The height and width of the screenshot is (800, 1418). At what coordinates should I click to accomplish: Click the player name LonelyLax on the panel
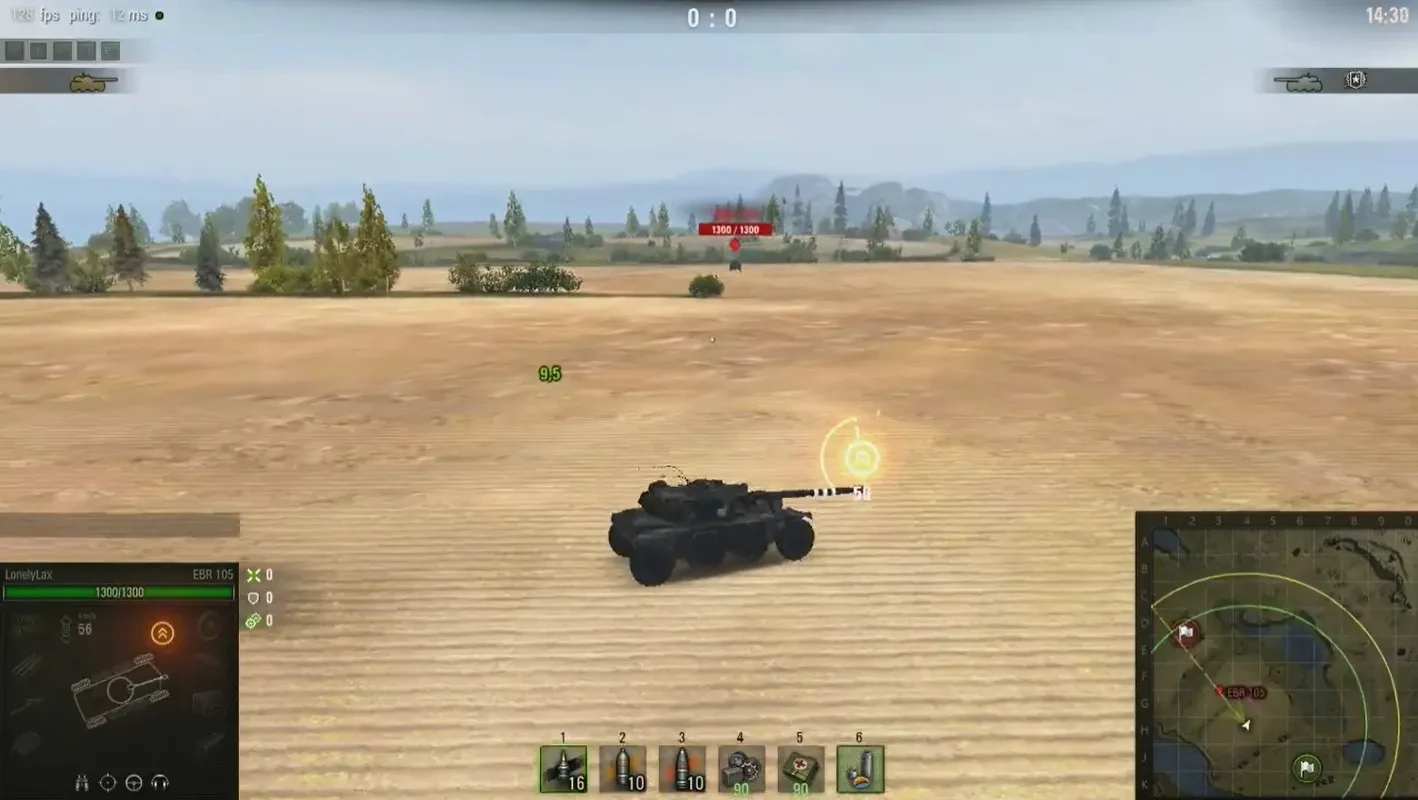(x=32, y=574)
